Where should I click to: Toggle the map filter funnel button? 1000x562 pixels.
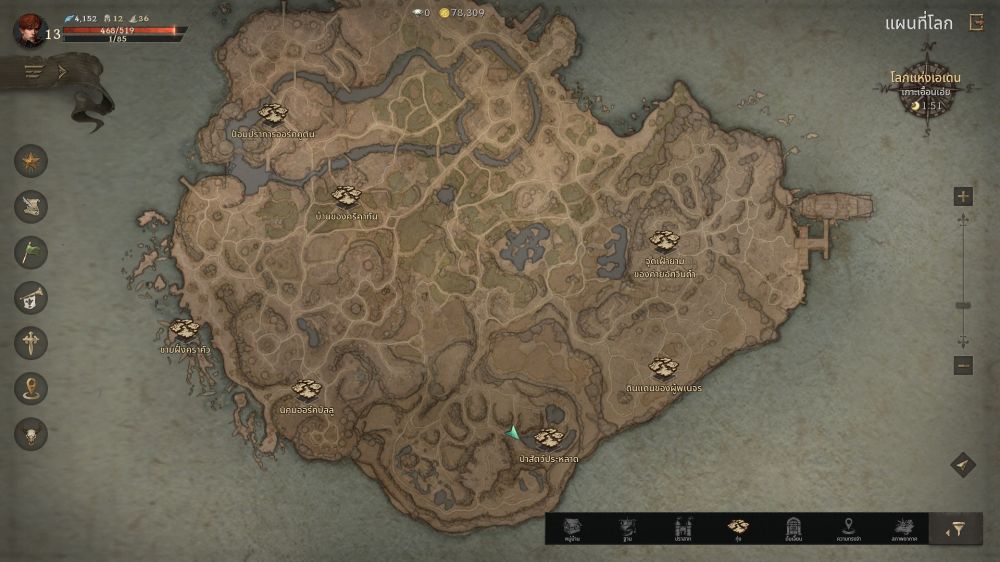tap(956, 530)
